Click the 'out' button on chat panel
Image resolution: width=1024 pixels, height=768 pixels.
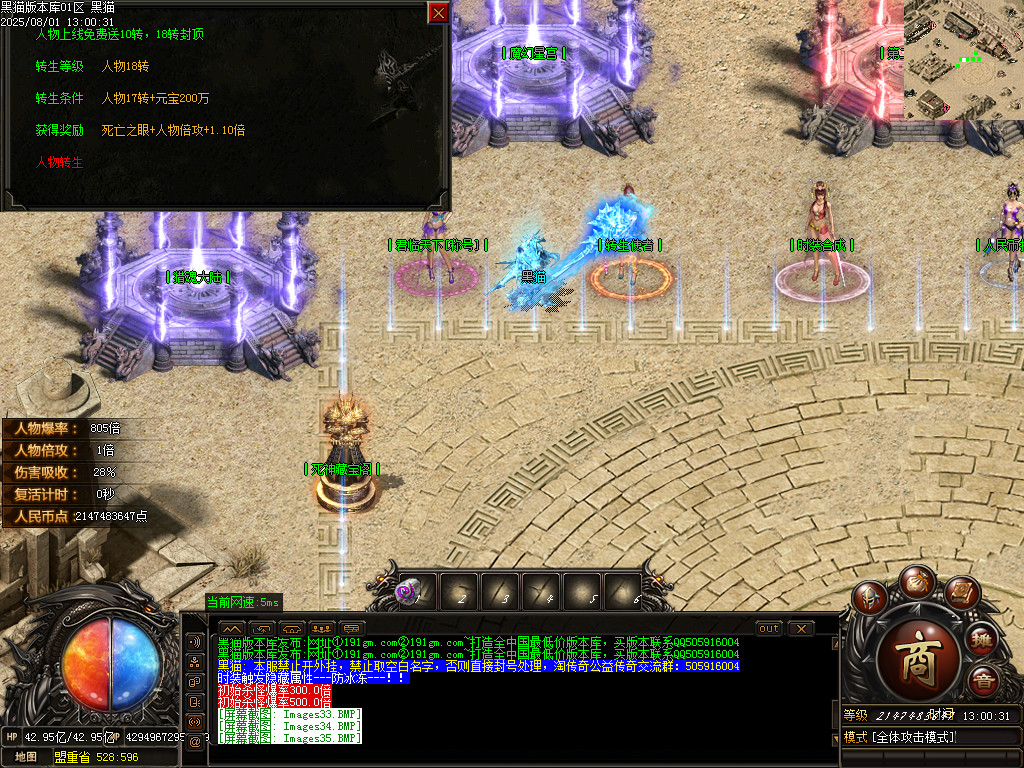pyautogui.click(x=768, y=629)
